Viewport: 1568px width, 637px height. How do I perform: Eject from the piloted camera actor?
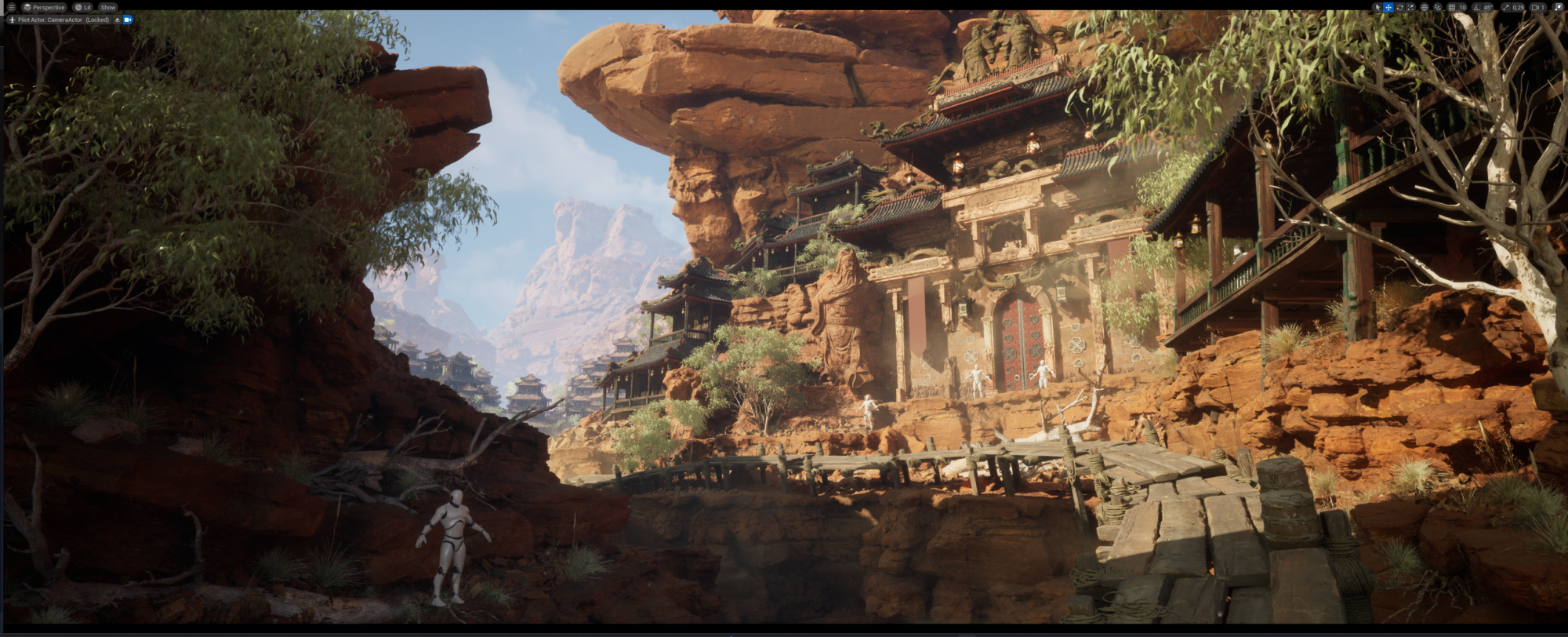[x=118, y=20]
